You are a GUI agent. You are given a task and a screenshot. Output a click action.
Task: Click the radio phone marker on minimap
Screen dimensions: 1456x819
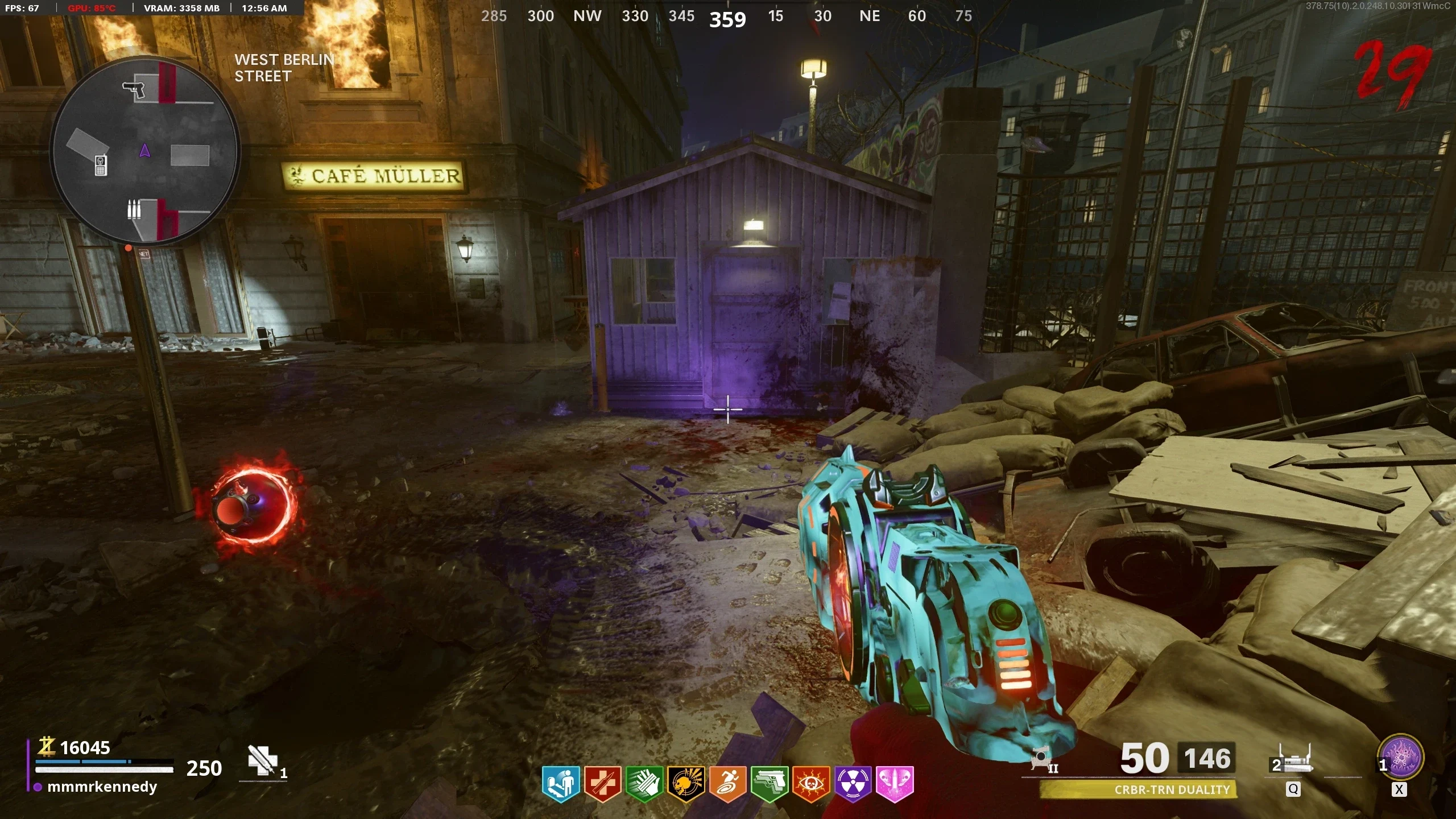coord(101,165)
